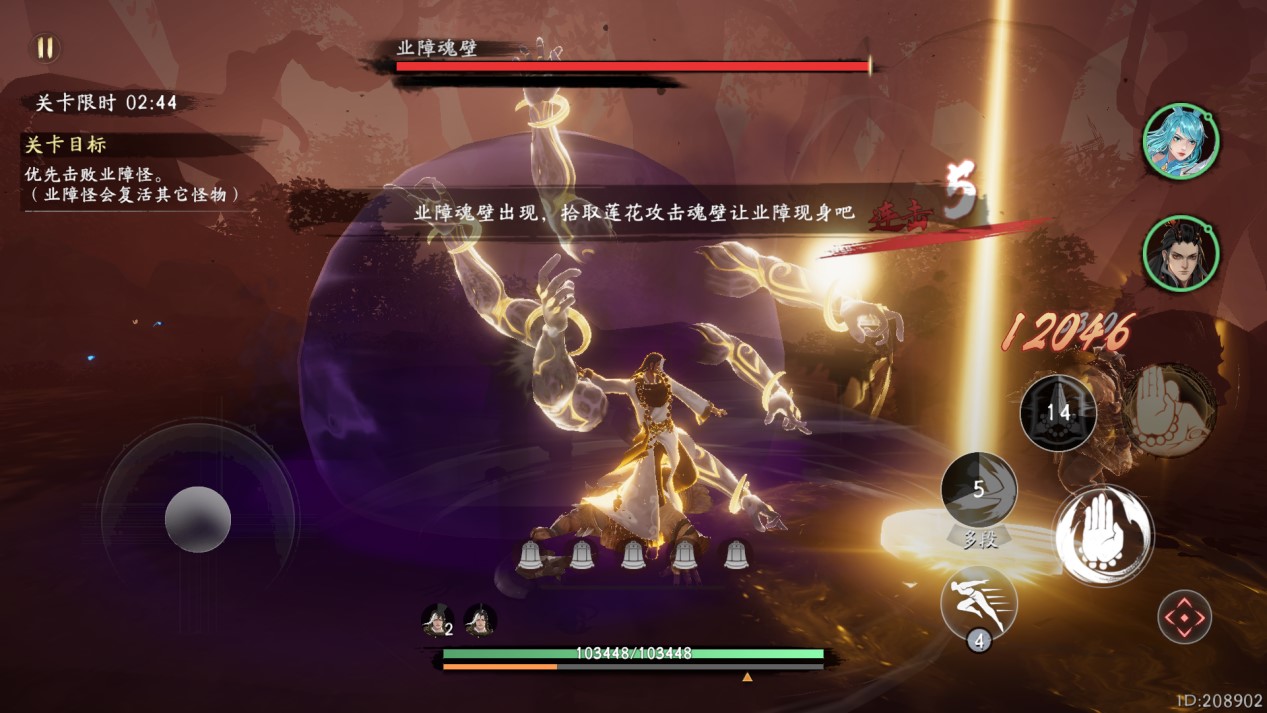
Task: Use the dash sprint skill button
Action: pyautogui.click(x=979, y=602)
